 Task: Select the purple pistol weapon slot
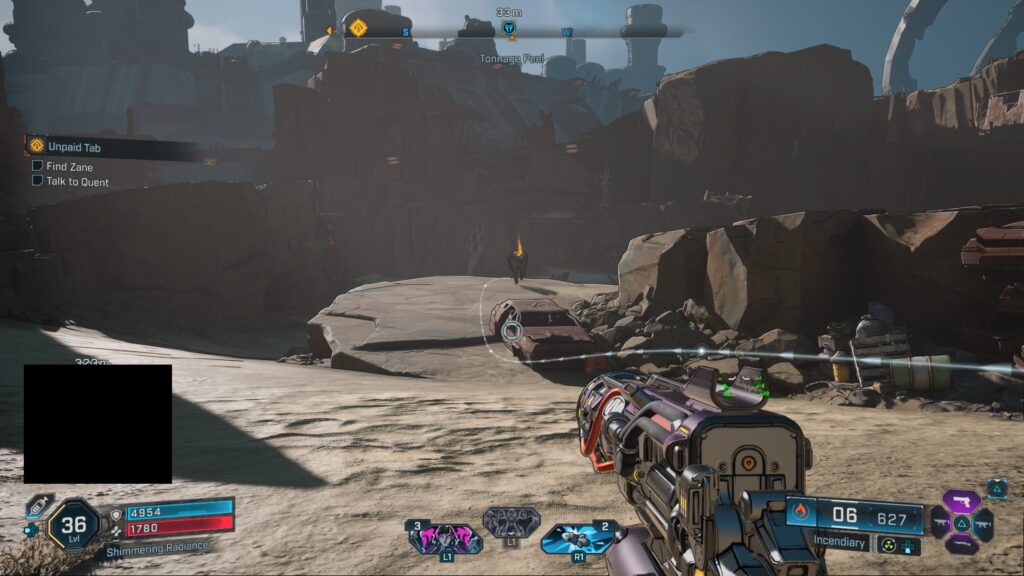point(961,500)
